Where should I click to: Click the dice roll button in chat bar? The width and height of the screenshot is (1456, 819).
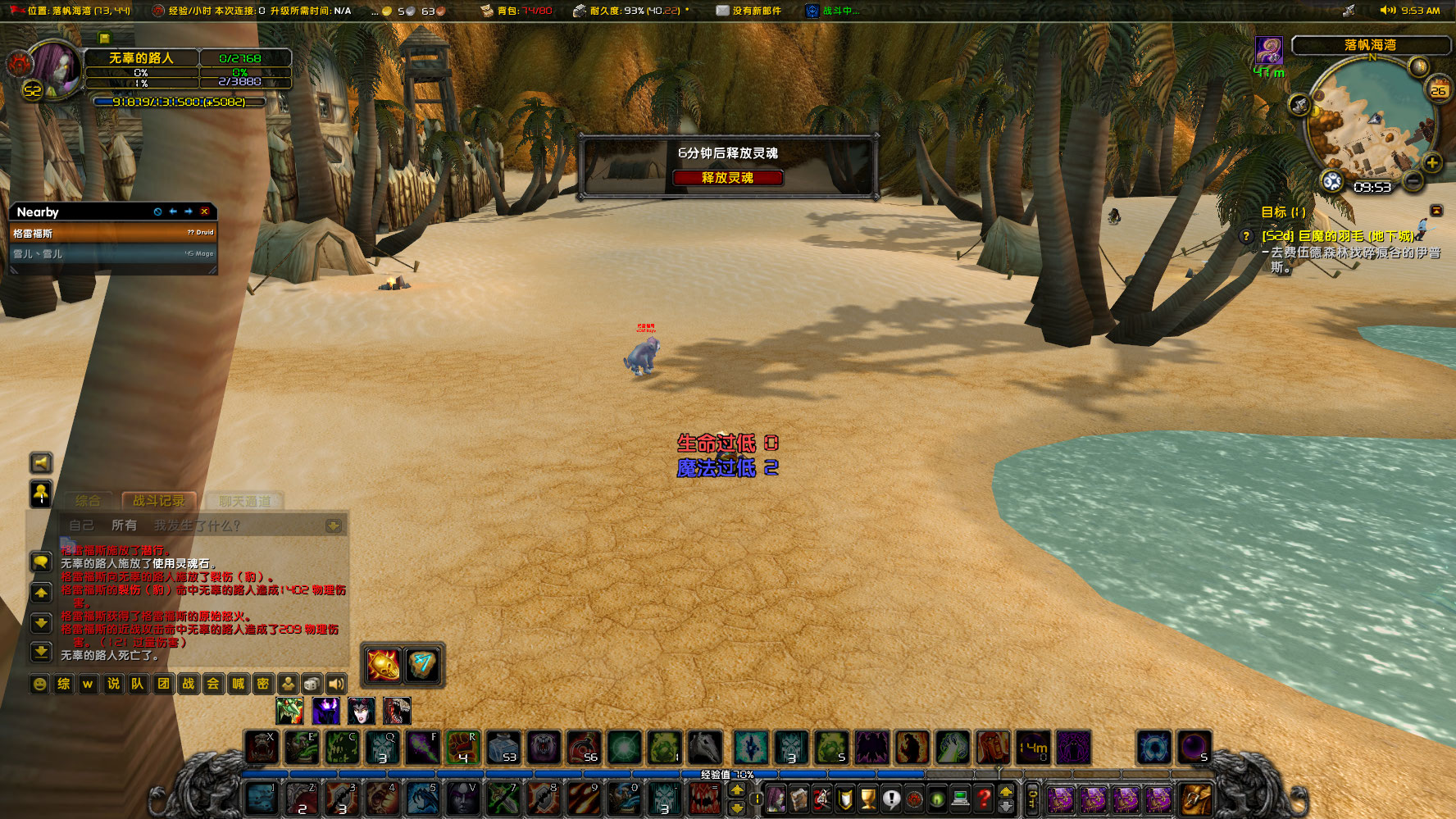(x=312, y=684)
